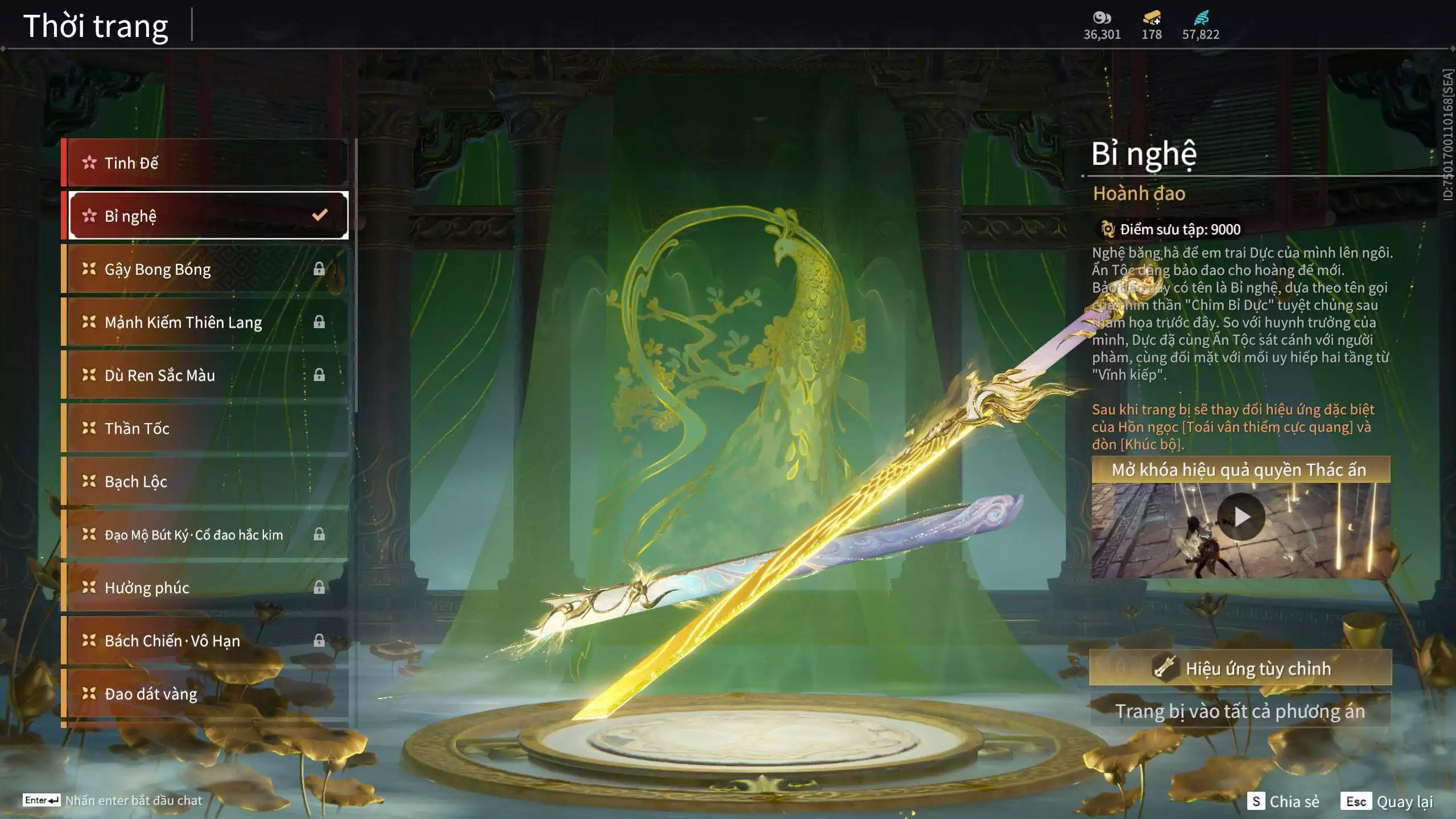Pick Đạo Mộ Bút Ký Cổ đao hắc kim
This screenshot has height=819, width=1456.
205,535
